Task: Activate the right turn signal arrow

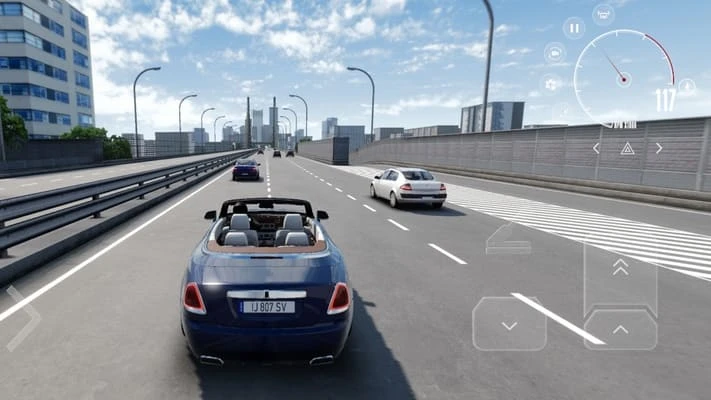Action: (659, 148)
